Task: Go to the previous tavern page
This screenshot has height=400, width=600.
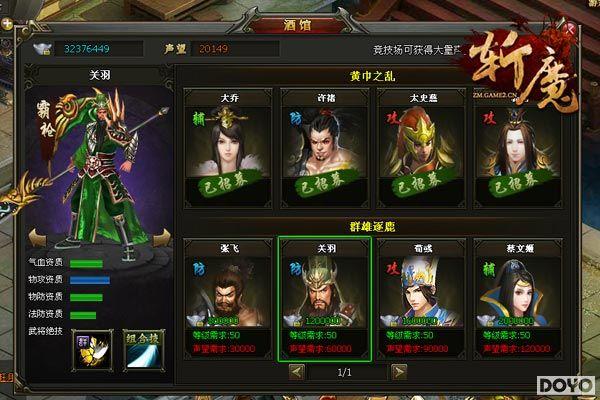Action: point(297,371)
